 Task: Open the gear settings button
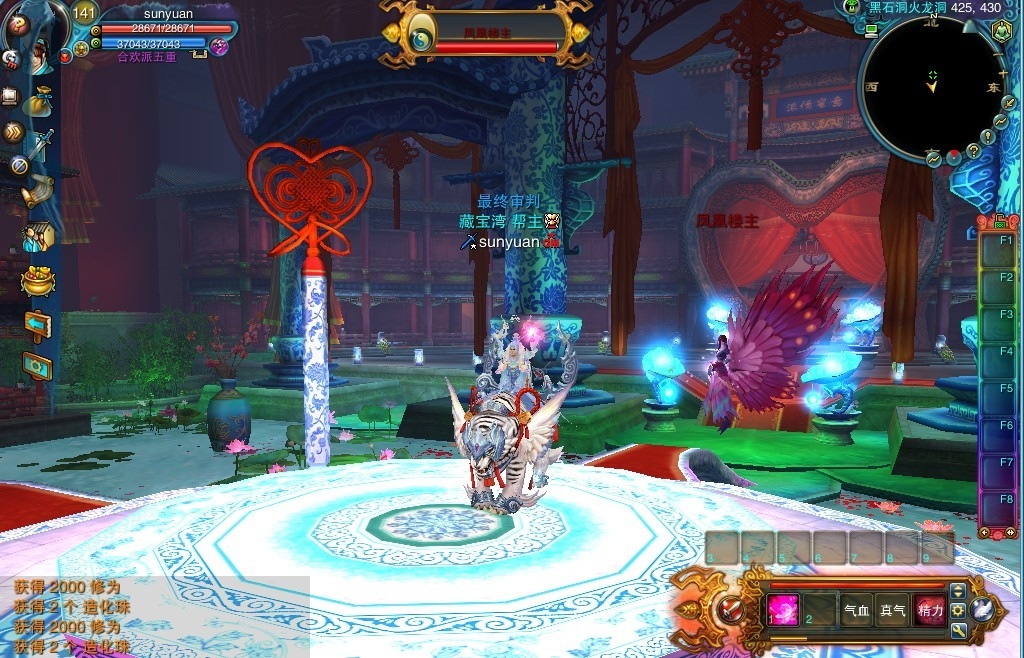[x=958, y=610]
